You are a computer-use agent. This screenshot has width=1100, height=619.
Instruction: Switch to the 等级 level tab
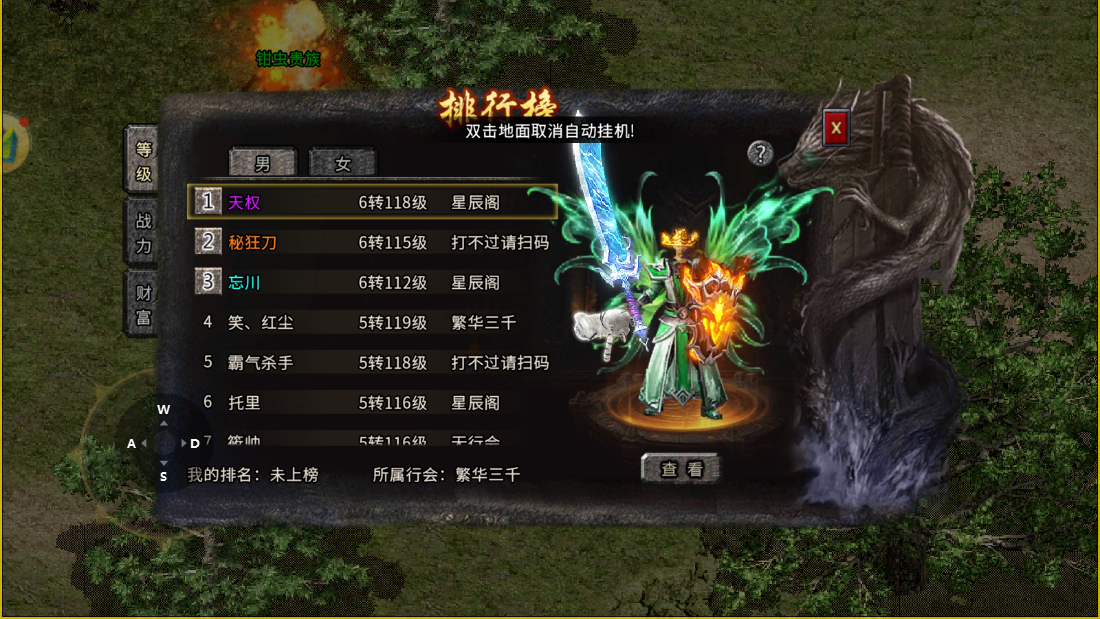pyautogui.click(x=144, y=160)
